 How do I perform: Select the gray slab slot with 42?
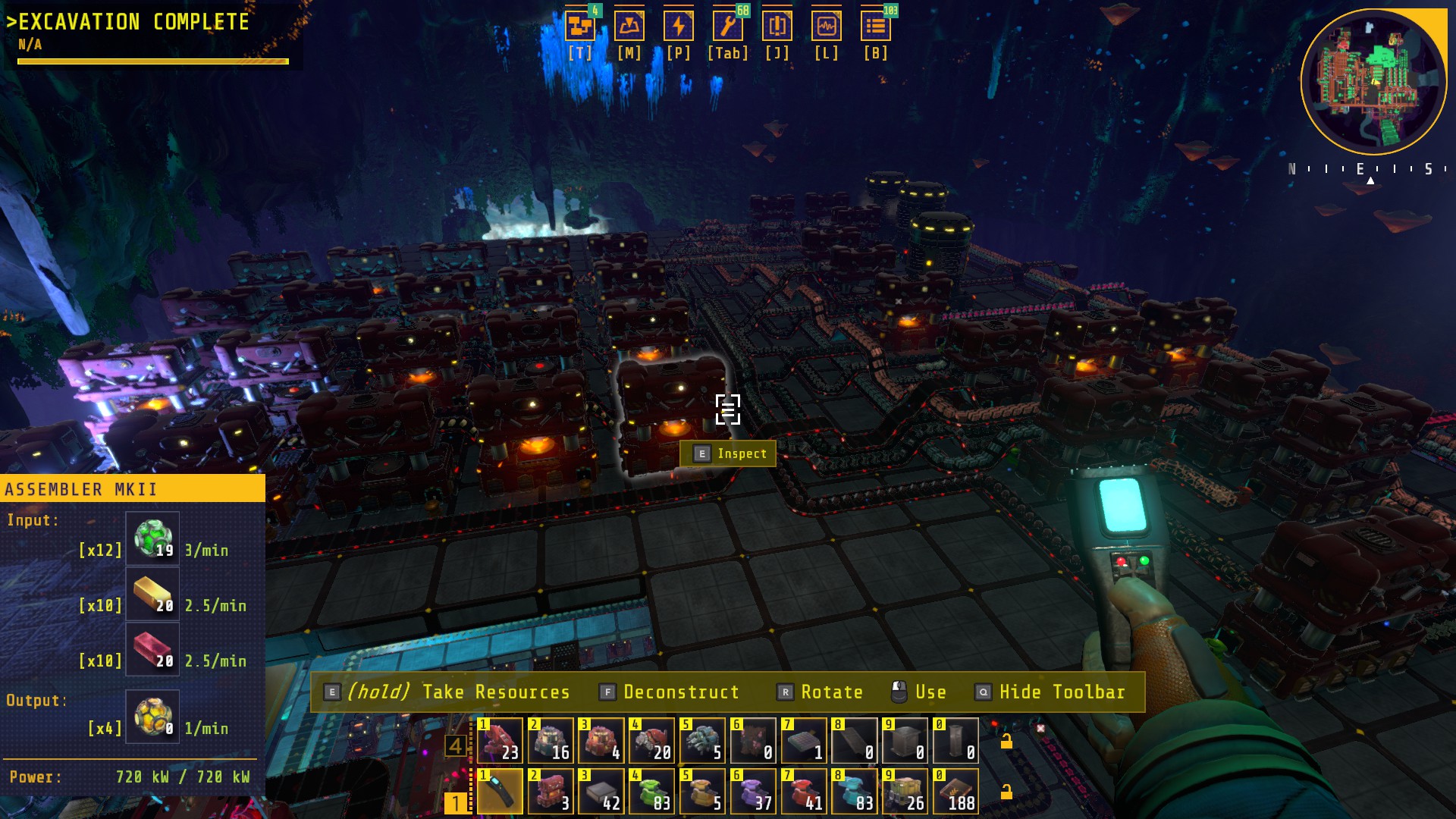[601, 791]
